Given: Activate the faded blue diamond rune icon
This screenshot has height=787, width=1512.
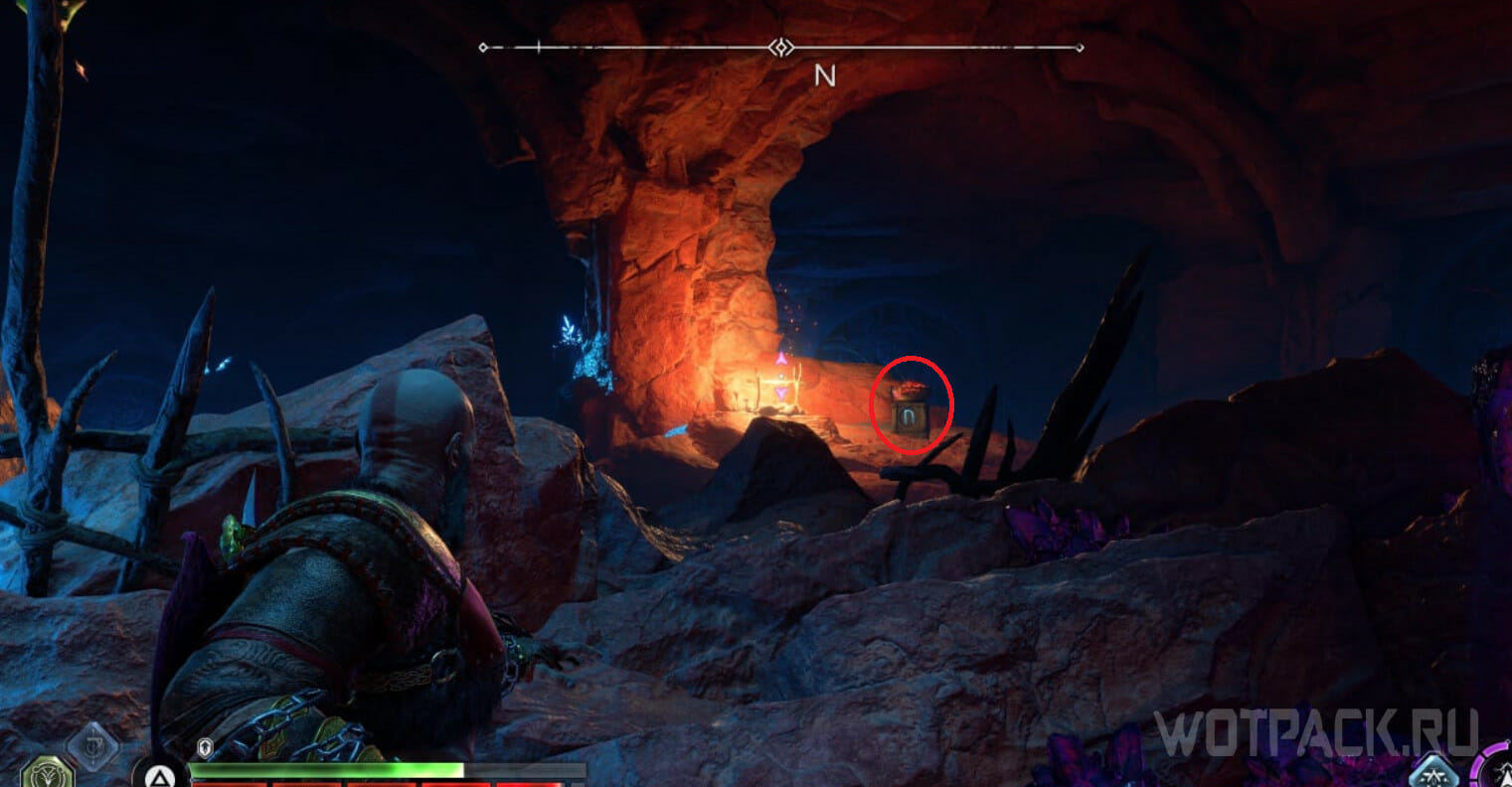Looking at the screenshot, I should tap(92, 747).
